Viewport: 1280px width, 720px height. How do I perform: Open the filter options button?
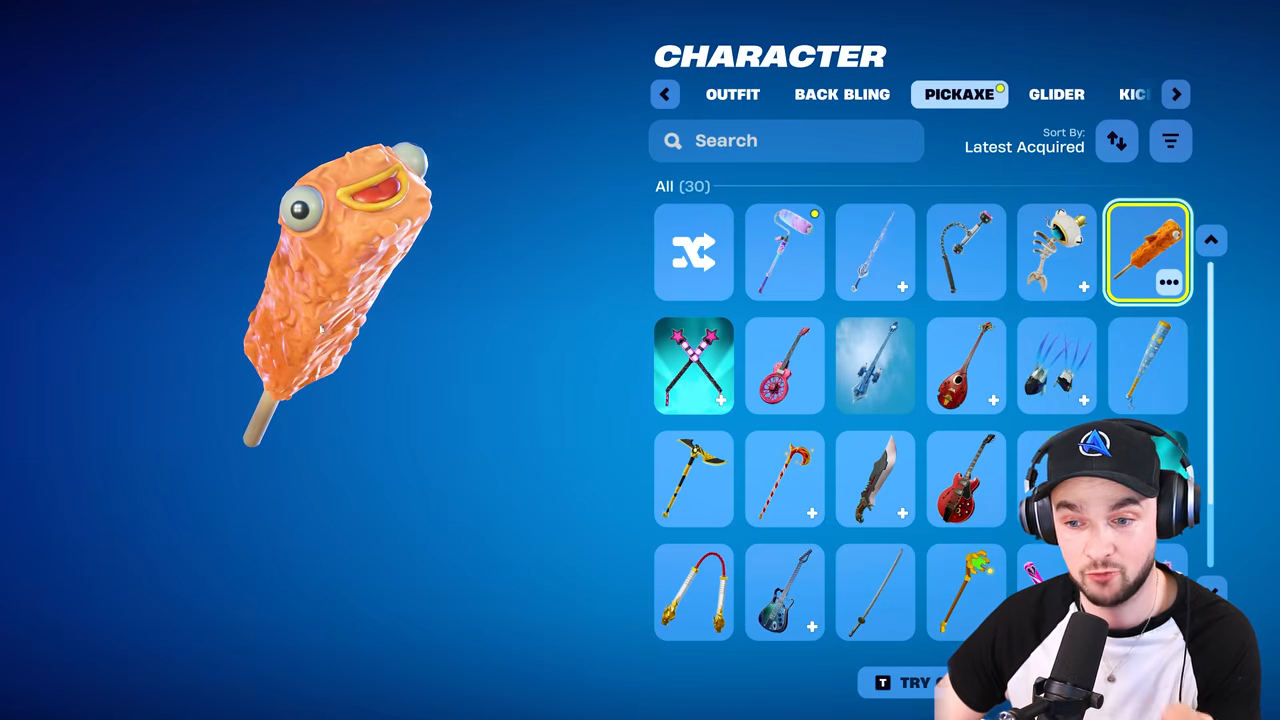[x=1170, y=141]
